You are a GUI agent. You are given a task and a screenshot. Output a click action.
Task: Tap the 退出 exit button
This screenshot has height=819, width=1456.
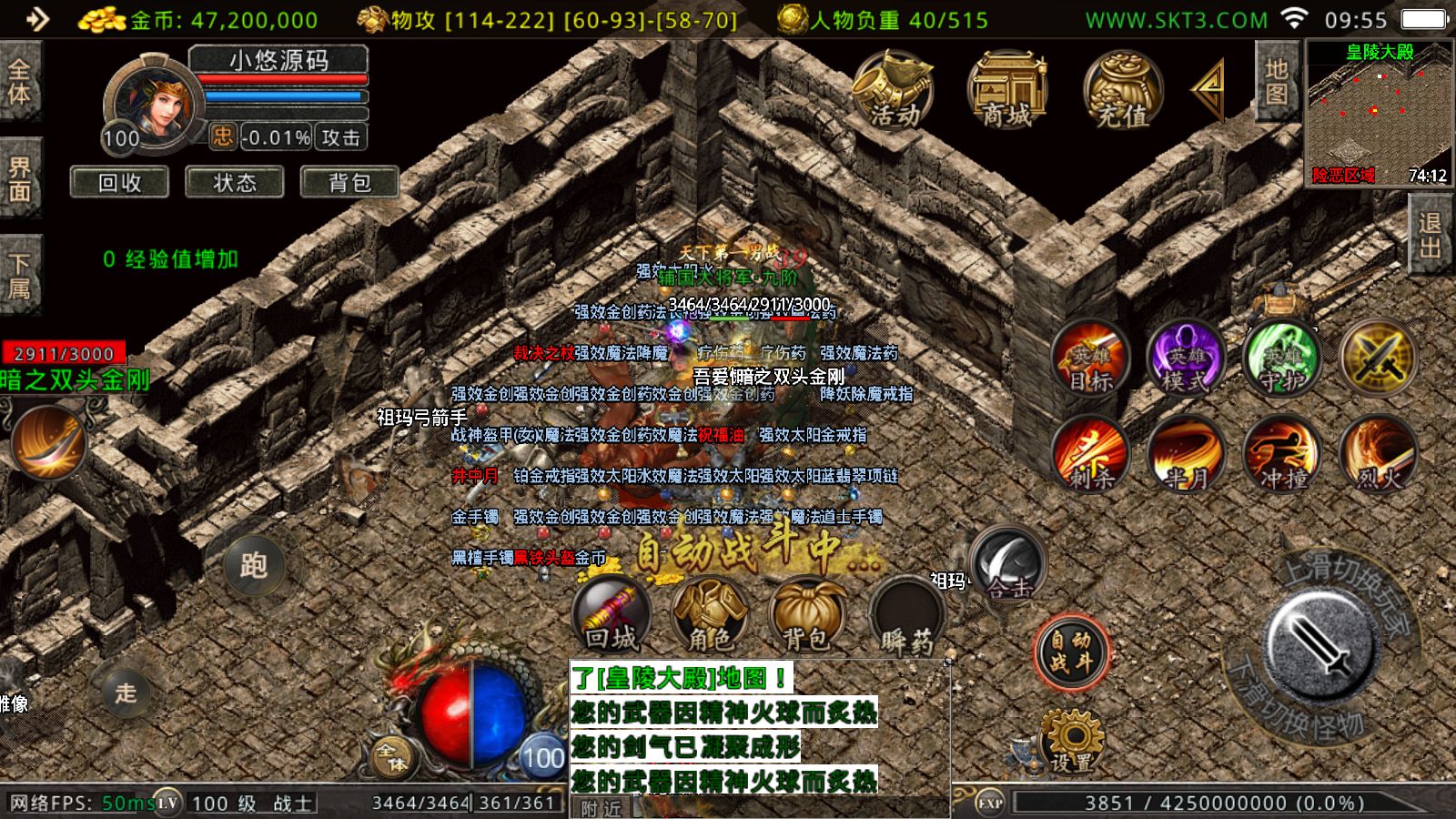point(1430,235)
